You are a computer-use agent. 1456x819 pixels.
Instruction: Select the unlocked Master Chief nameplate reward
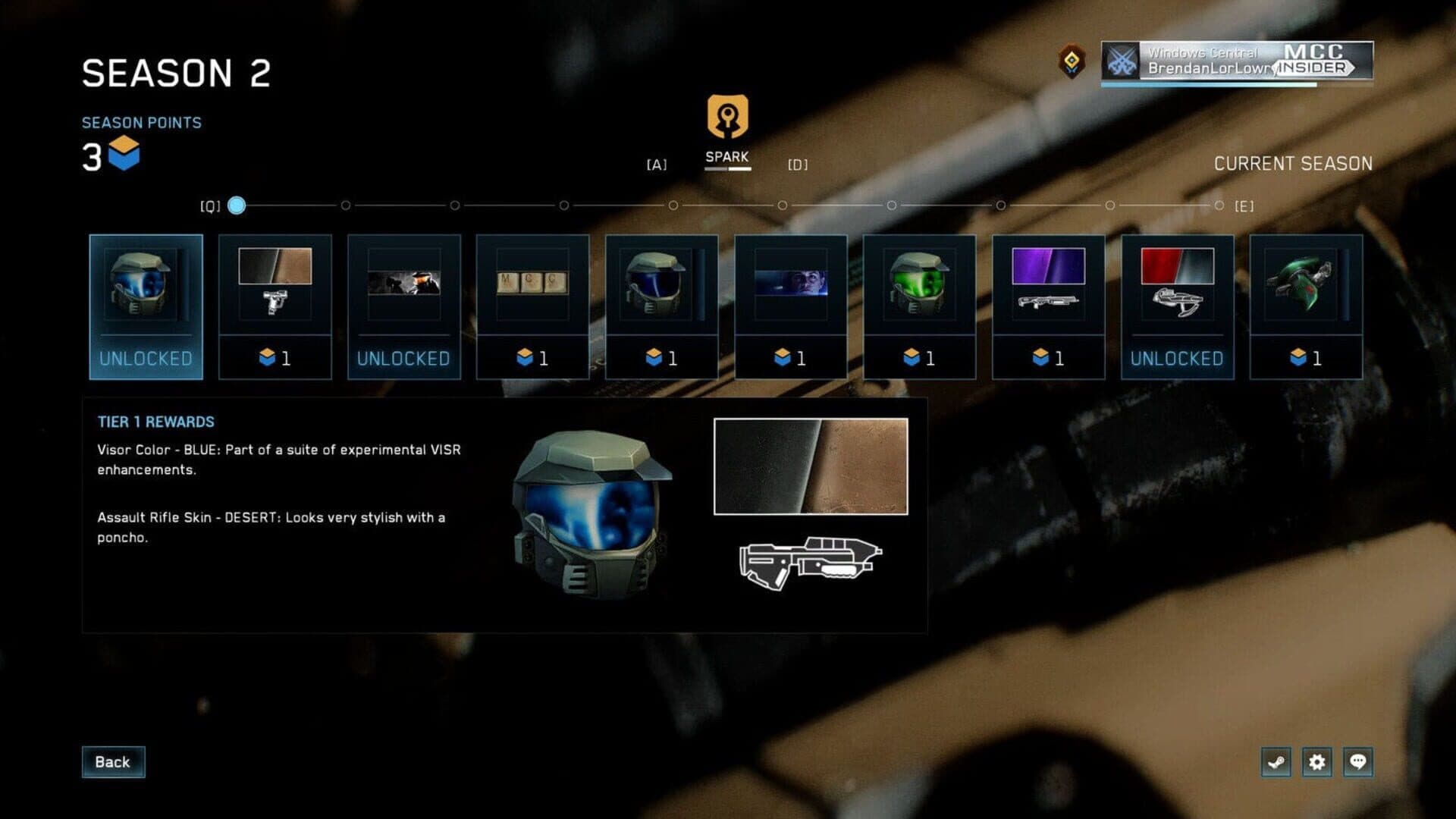pos(403,306)
